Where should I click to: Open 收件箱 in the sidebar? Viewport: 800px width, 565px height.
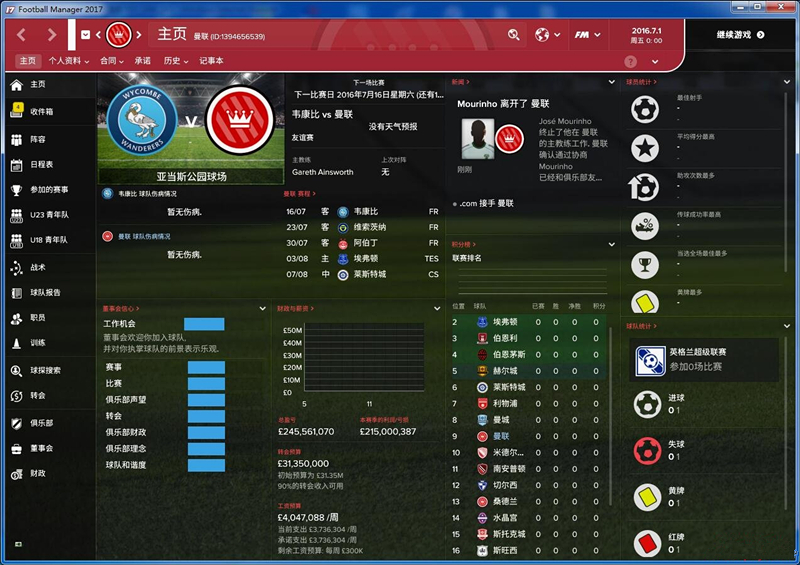point(41,111)
